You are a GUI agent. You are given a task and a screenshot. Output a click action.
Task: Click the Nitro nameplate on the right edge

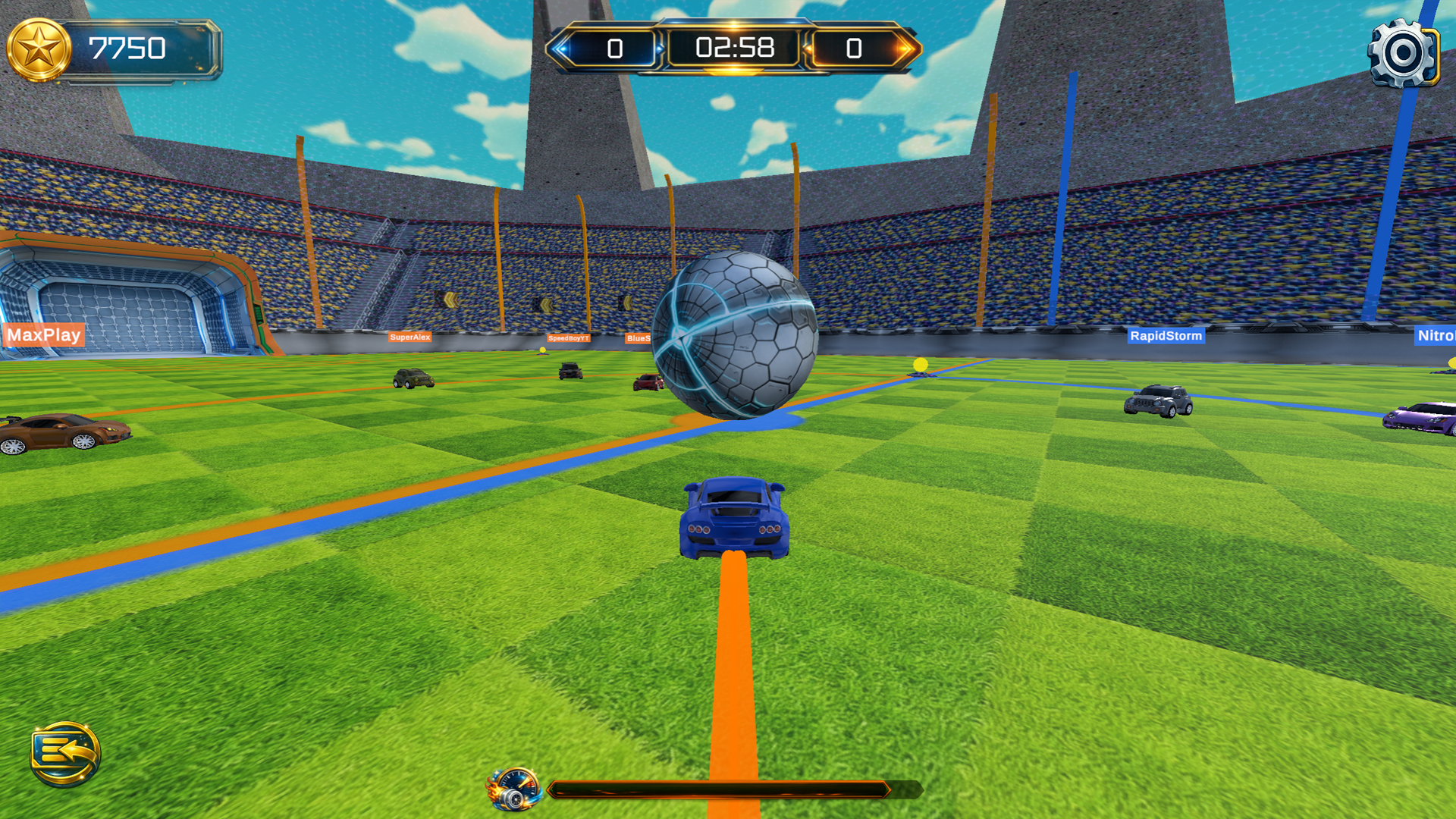click(x=1437, y=336)
